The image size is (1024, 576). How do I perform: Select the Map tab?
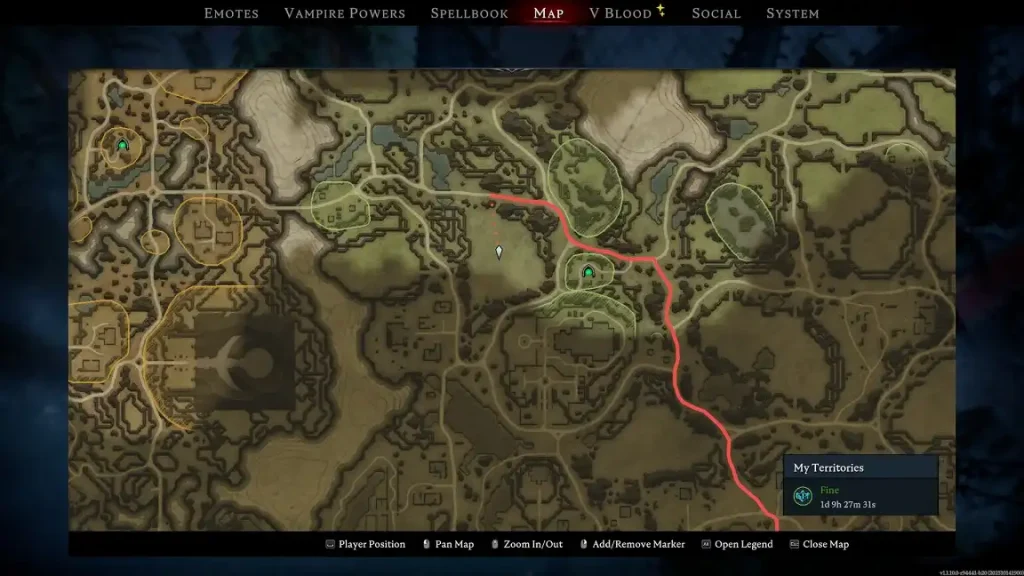[x=548, y=13]
